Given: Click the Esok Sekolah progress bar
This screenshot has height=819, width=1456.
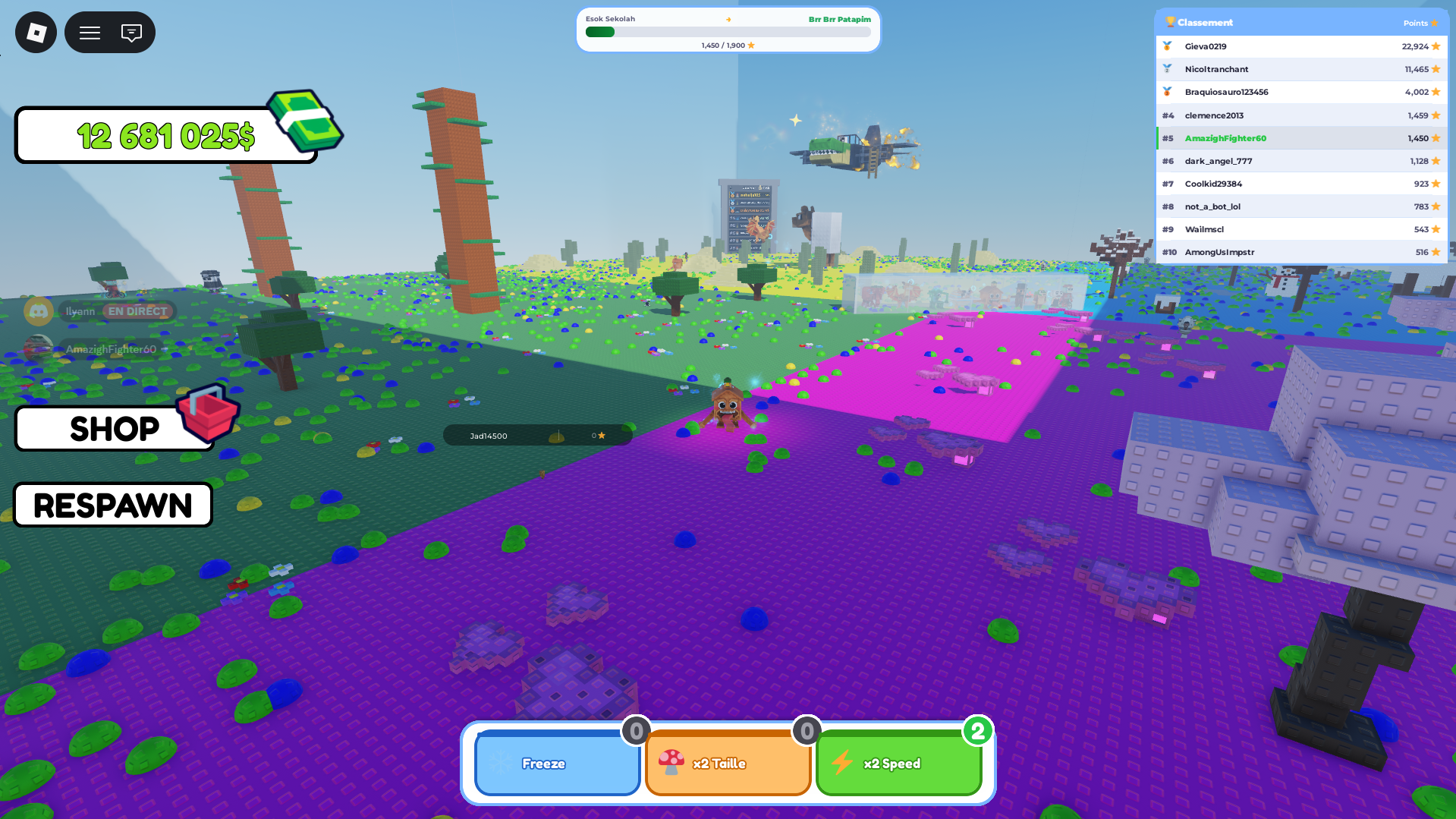Looking at the screenshot, I should point(728,32).
